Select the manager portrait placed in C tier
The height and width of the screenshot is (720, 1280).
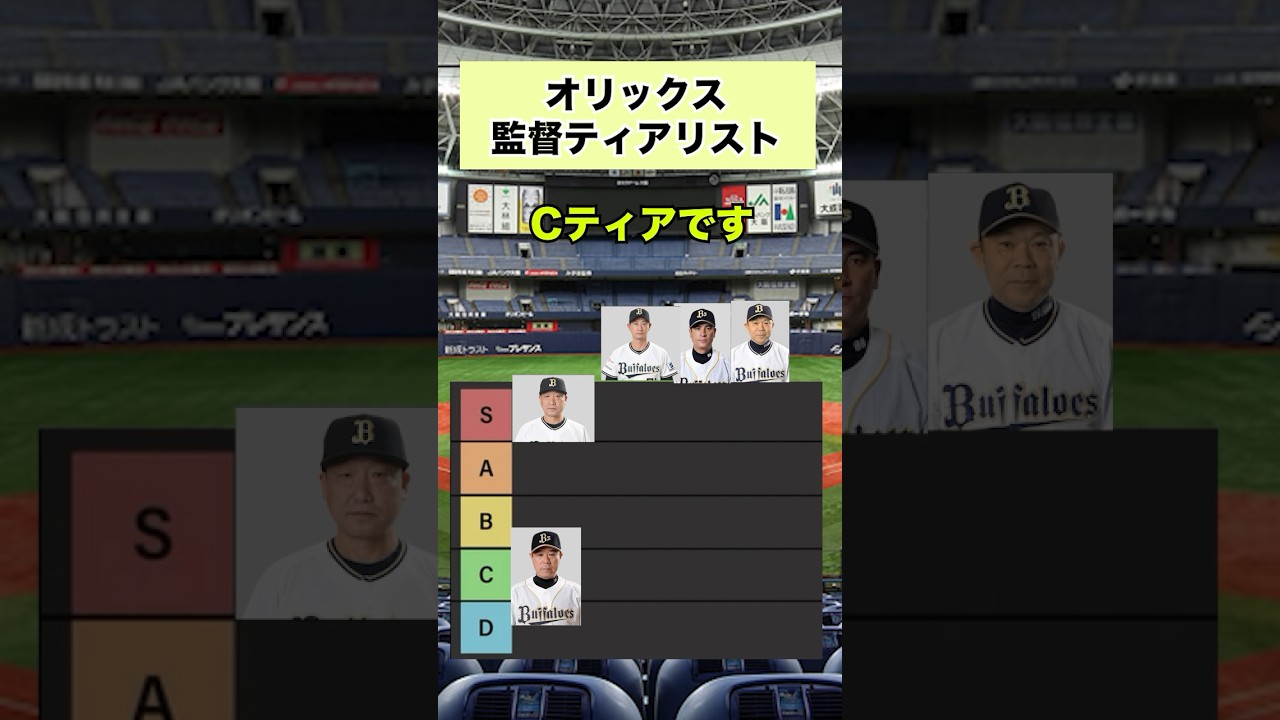pyautogui.click(x=546, y=577)
